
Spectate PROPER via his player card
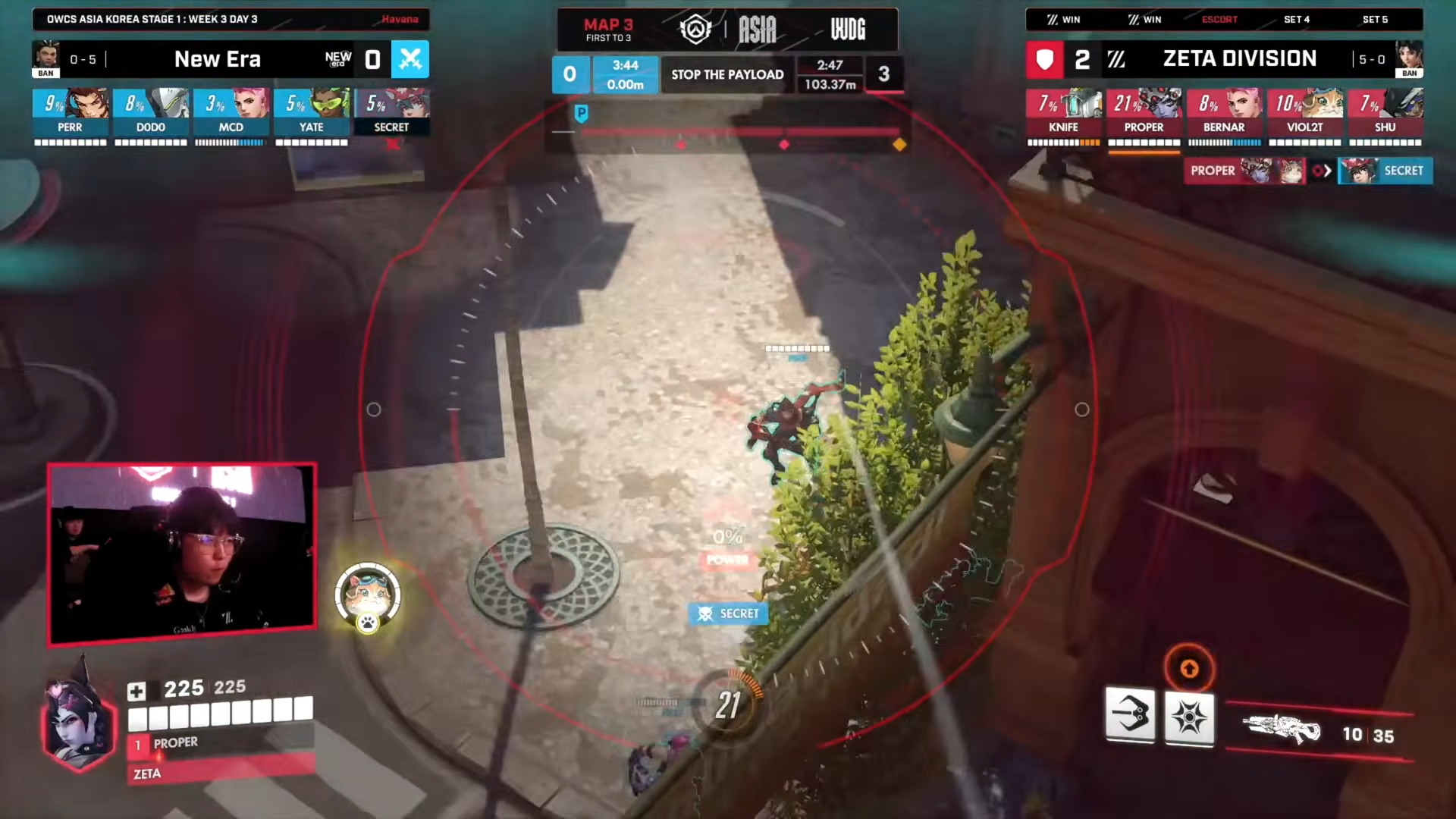(1144, 112)
